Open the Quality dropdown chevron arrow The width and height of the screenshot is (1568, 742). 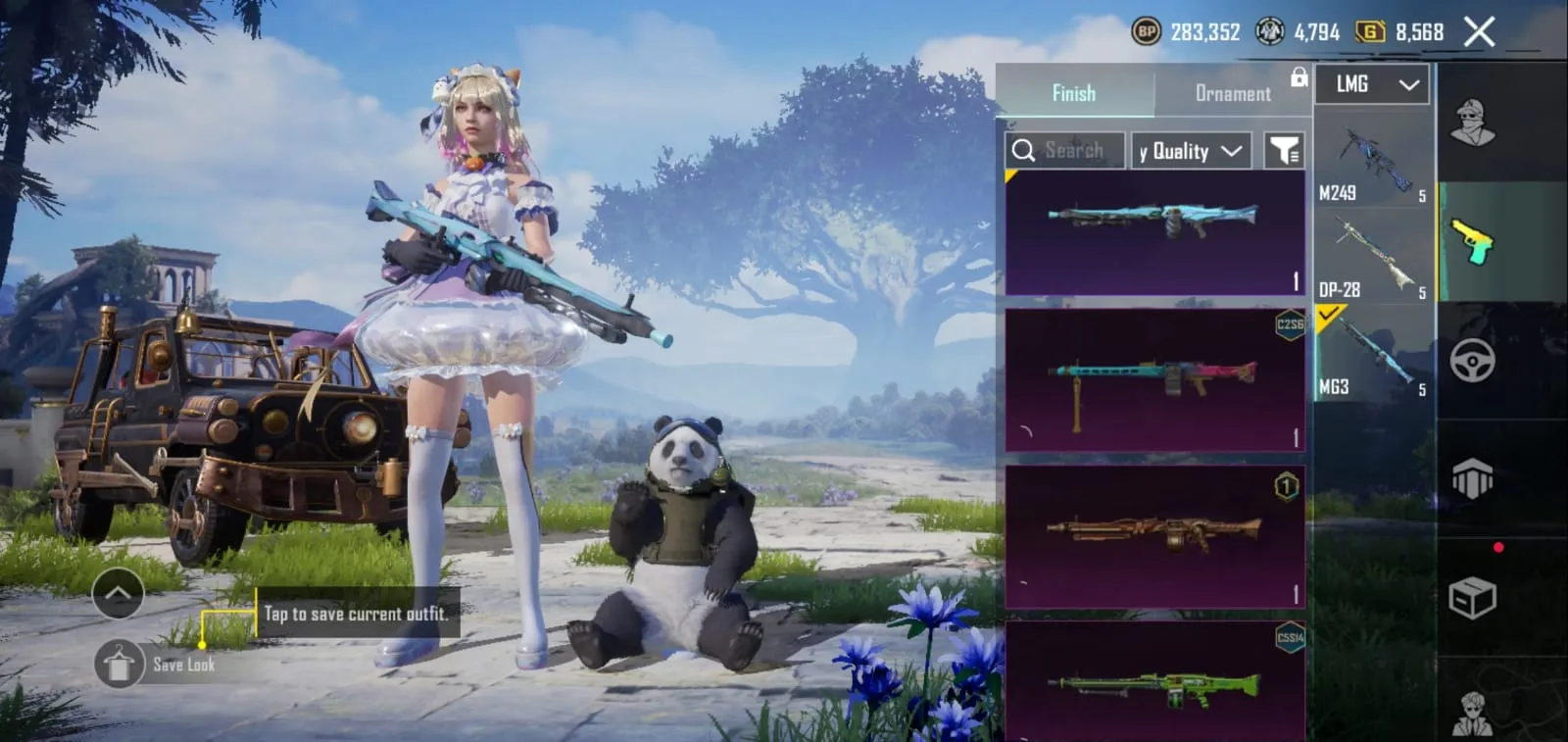click(1231, 150)
